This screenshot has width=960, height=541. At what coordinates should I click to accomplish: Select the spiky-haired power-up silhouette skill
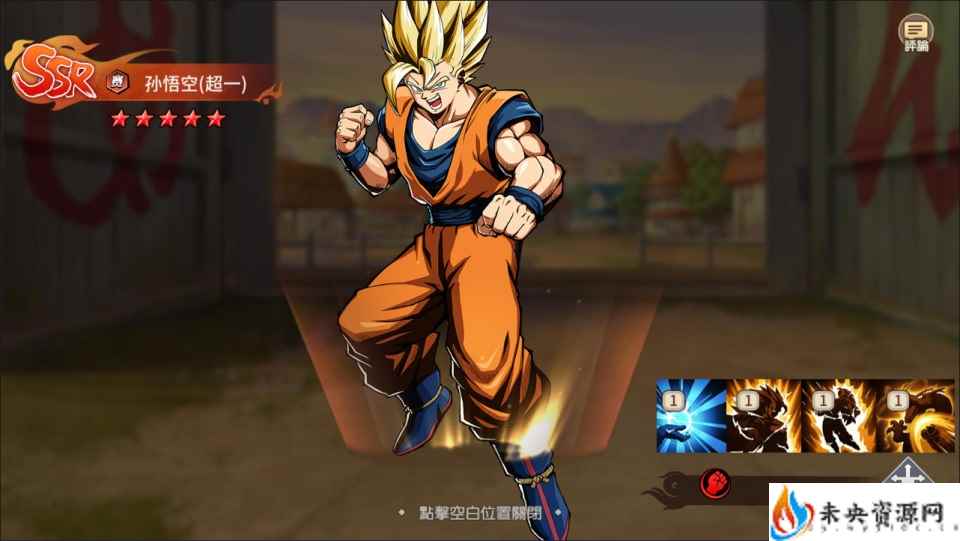tap(763, 415)
